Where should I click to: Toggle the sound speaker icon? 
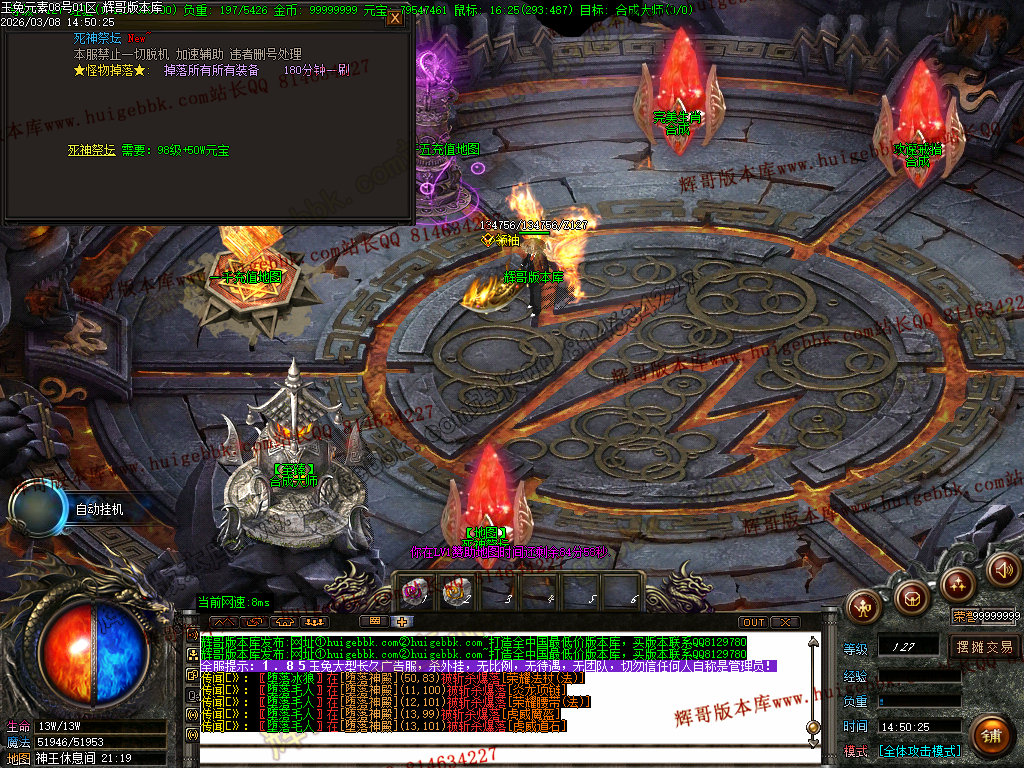click(x=1003, y=570)
